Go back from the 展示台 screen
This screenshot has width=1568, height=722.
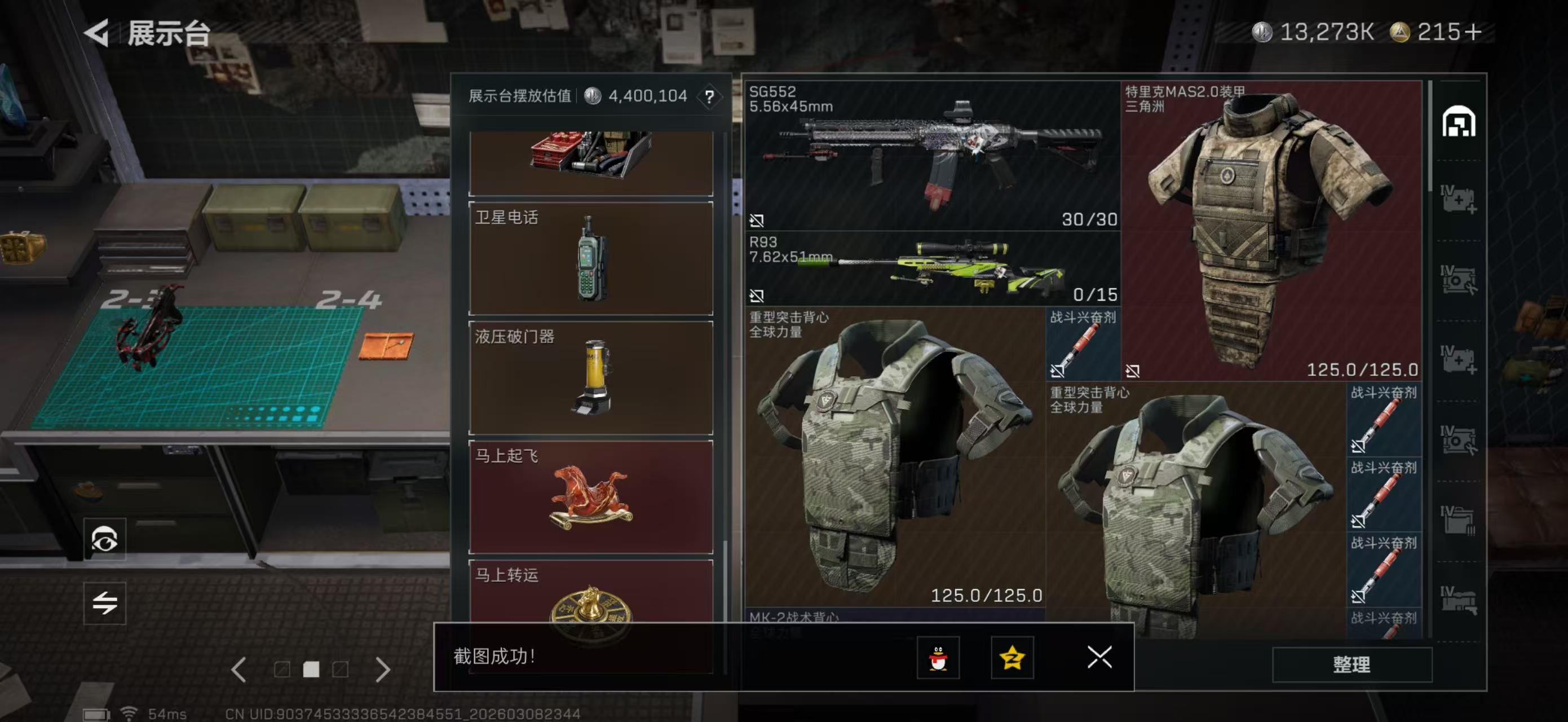(x=98, y=32)
